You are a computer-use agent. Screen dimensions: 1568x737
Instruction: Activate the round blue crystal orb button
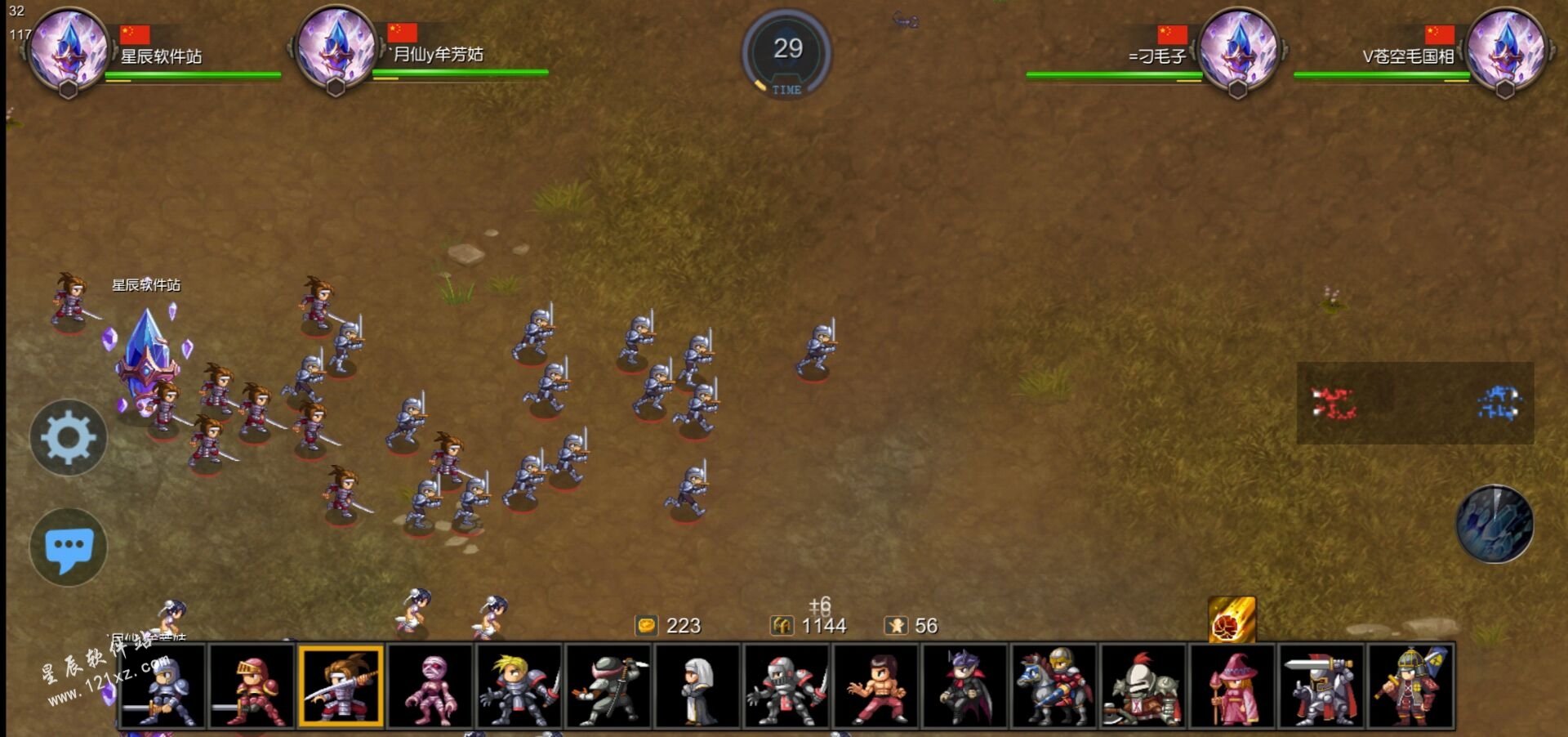click(1494, 525)
